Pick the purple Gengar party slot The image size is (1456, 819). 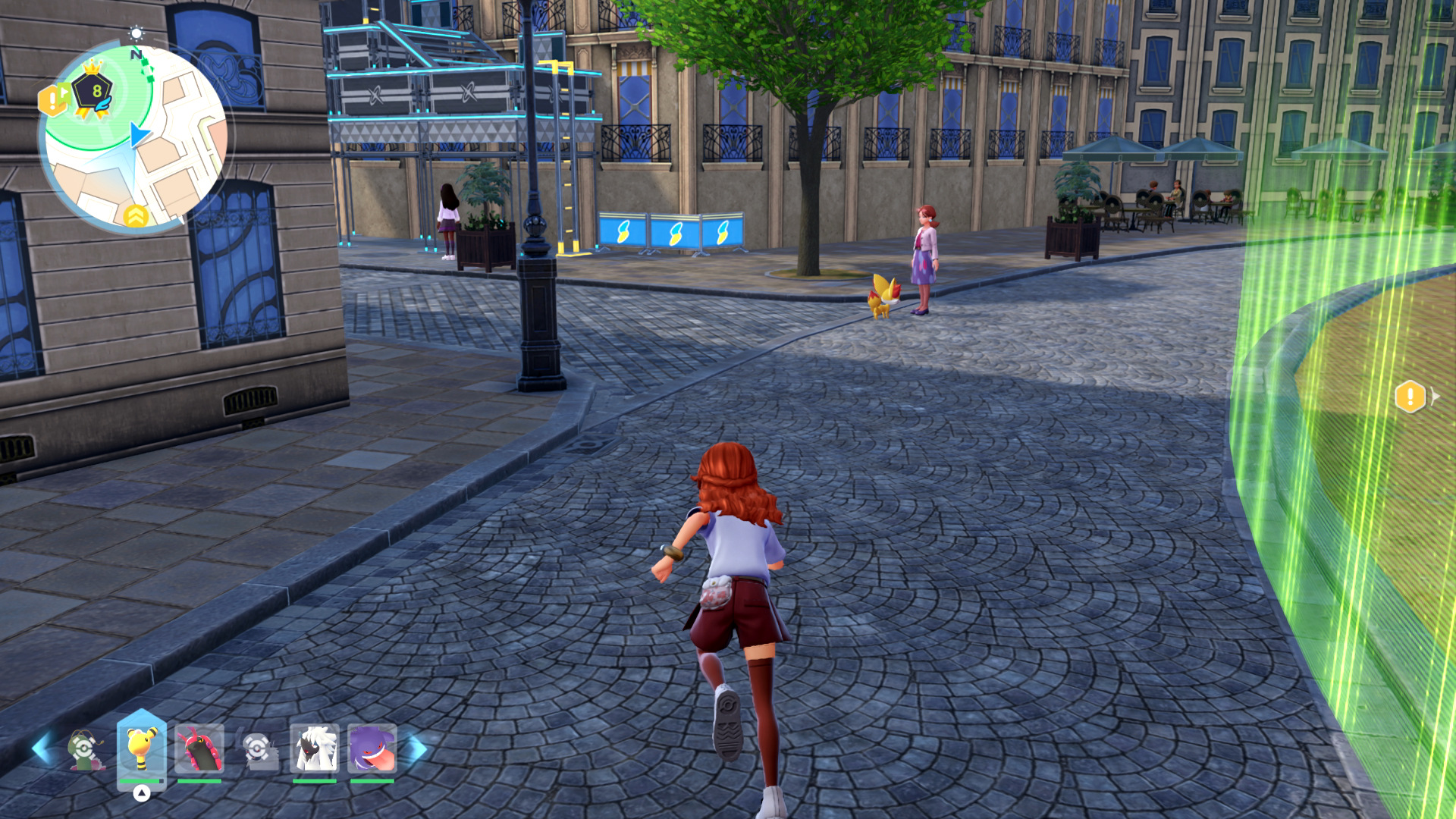[372, 749]
